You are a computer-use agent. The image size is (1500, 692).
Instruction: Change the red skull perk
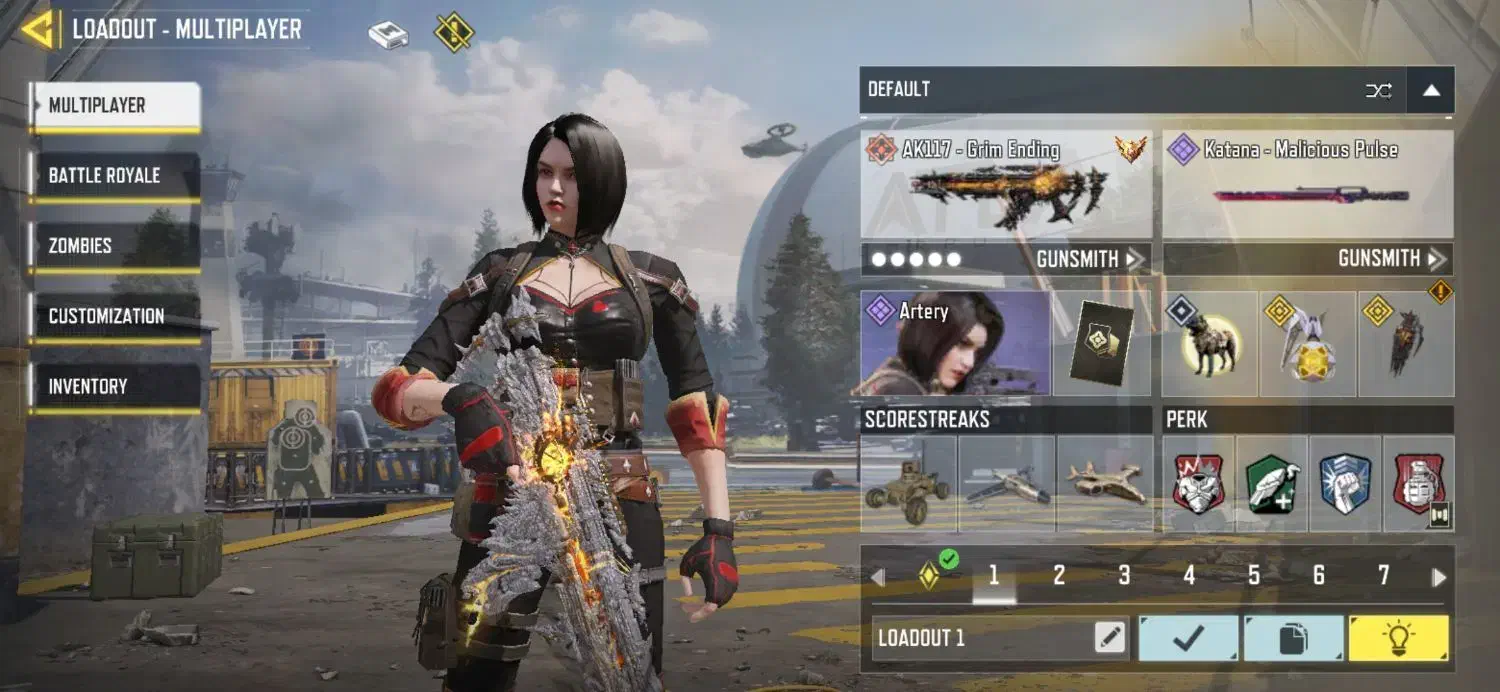tap(1198, 484)
